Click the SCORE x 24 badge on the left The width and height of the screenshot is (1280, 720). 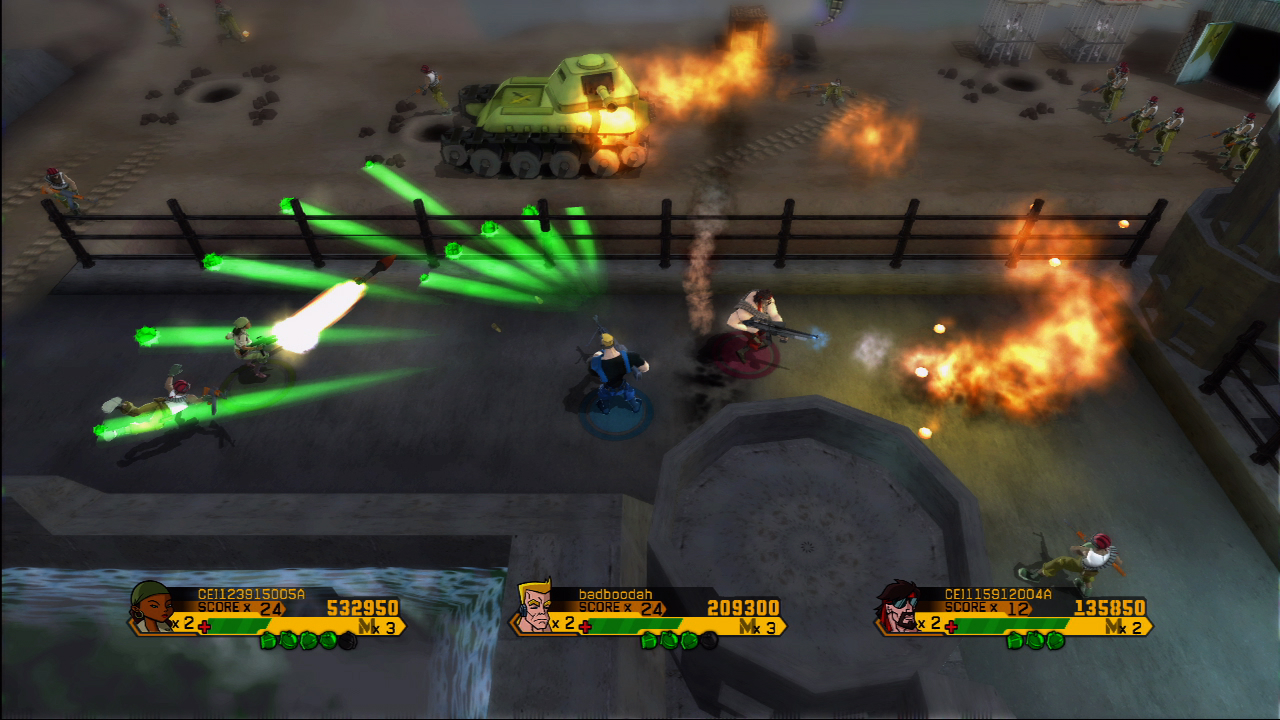pyautogui.click(x=240, y=607)
